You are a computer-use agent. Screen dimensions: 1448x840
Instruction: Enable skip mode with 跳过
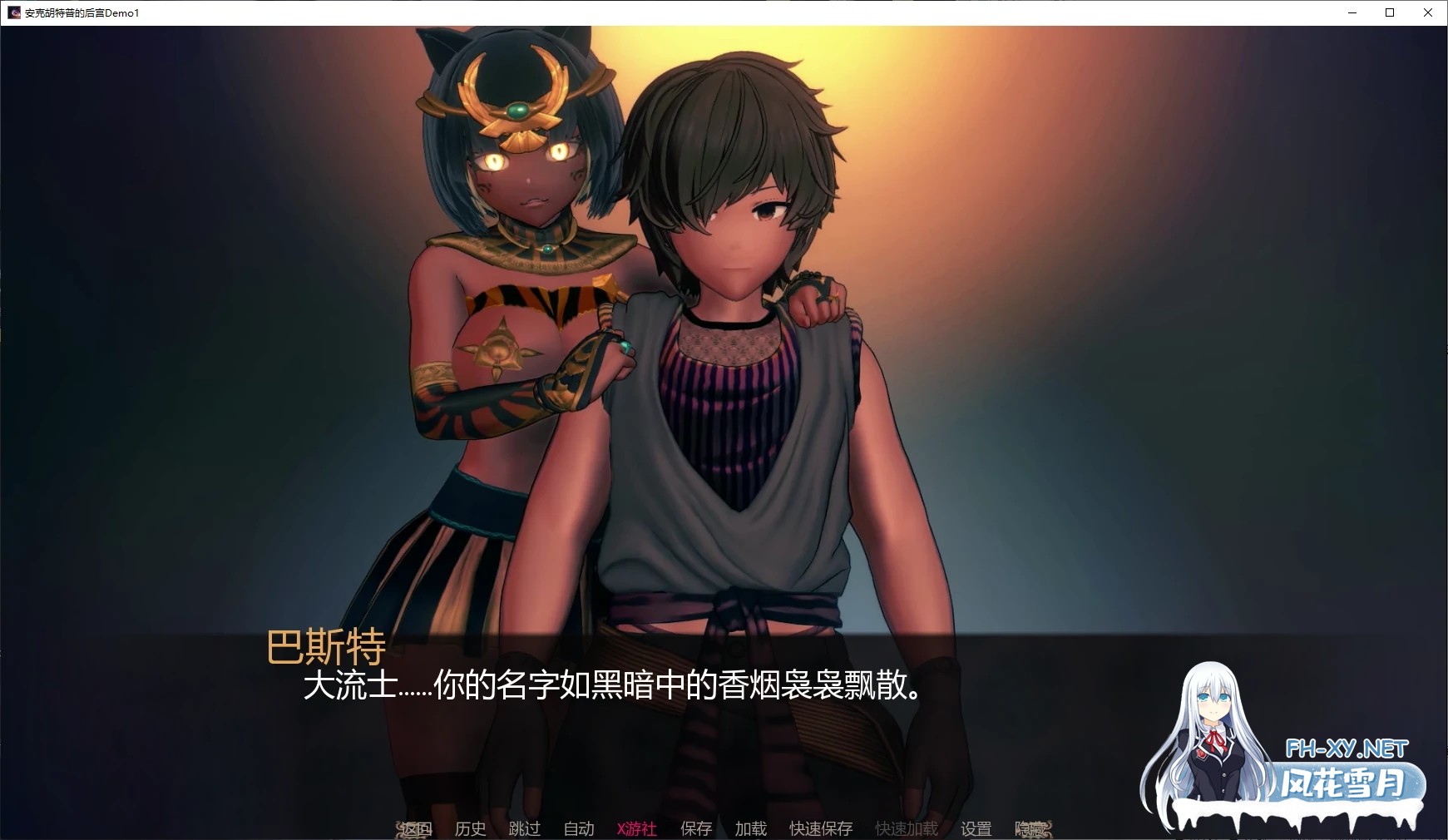point(523,828)
